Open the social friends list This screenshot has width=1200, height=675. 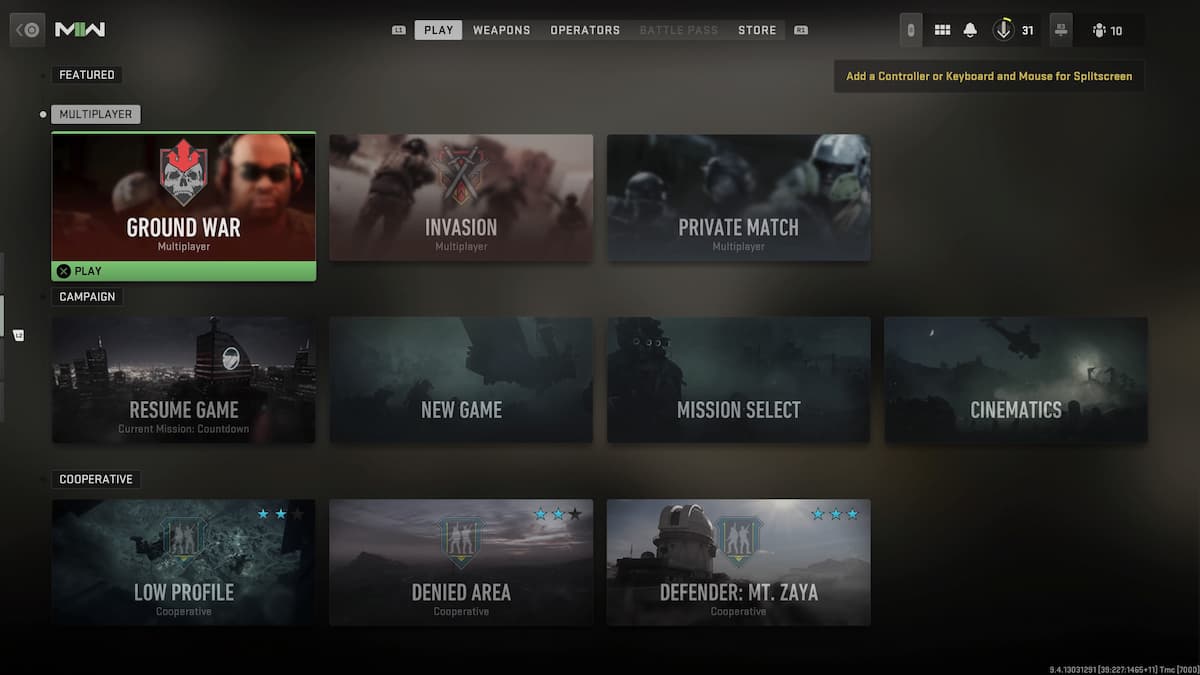pyautogui.click(x=1107, y=30)
